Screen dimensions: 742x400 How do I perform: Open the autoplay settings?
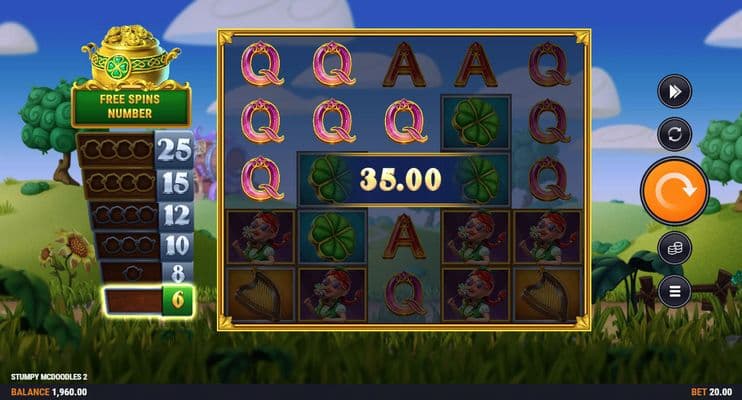coord(674,134)
